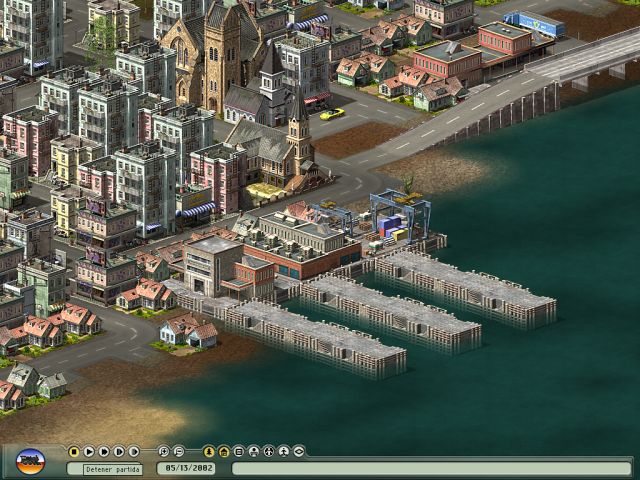The width and height of the screenshot is (640, 480).
Task: Open the list panel icon
Action: tap(239, 451)
